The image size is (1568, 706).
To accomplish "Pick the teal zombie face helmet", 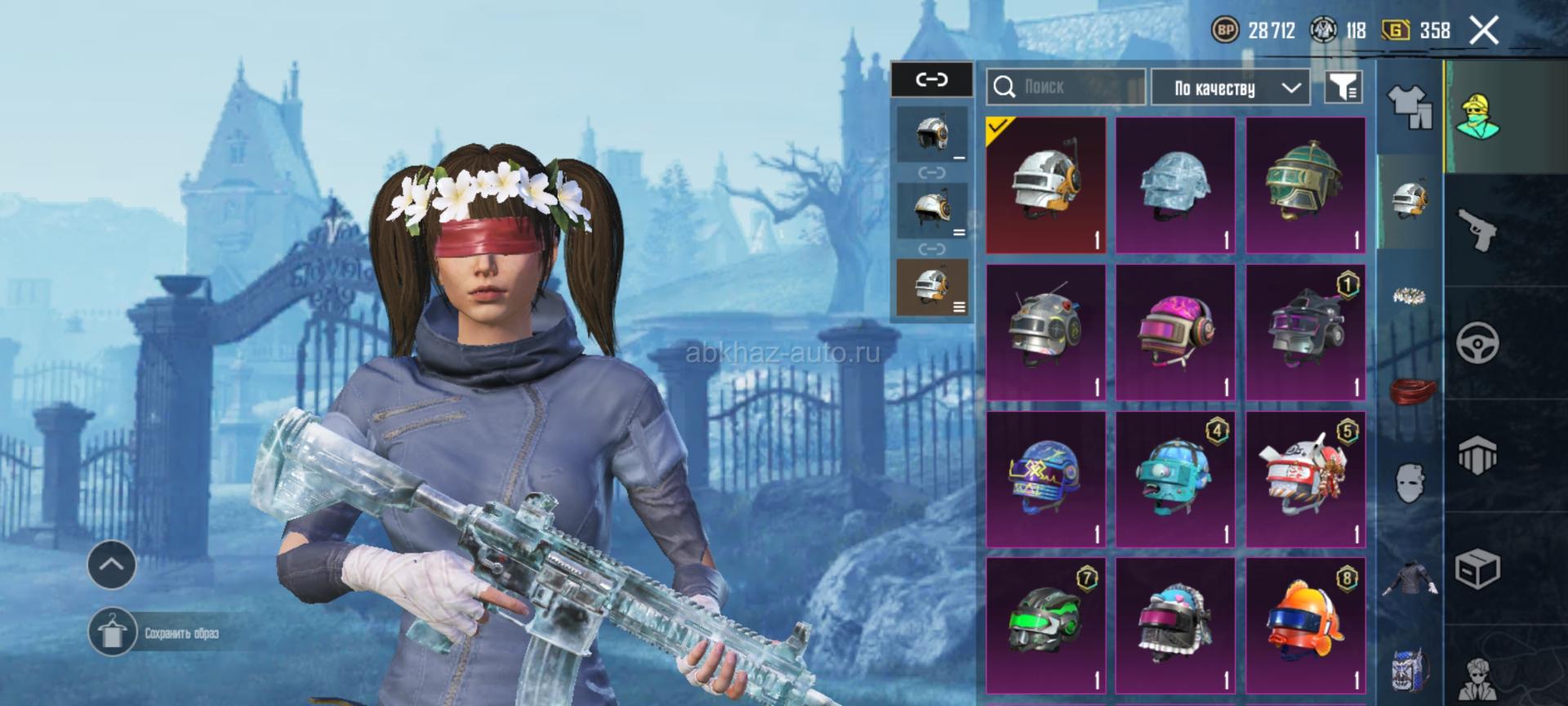I will pyautogui.click(x=1175, y=480).
